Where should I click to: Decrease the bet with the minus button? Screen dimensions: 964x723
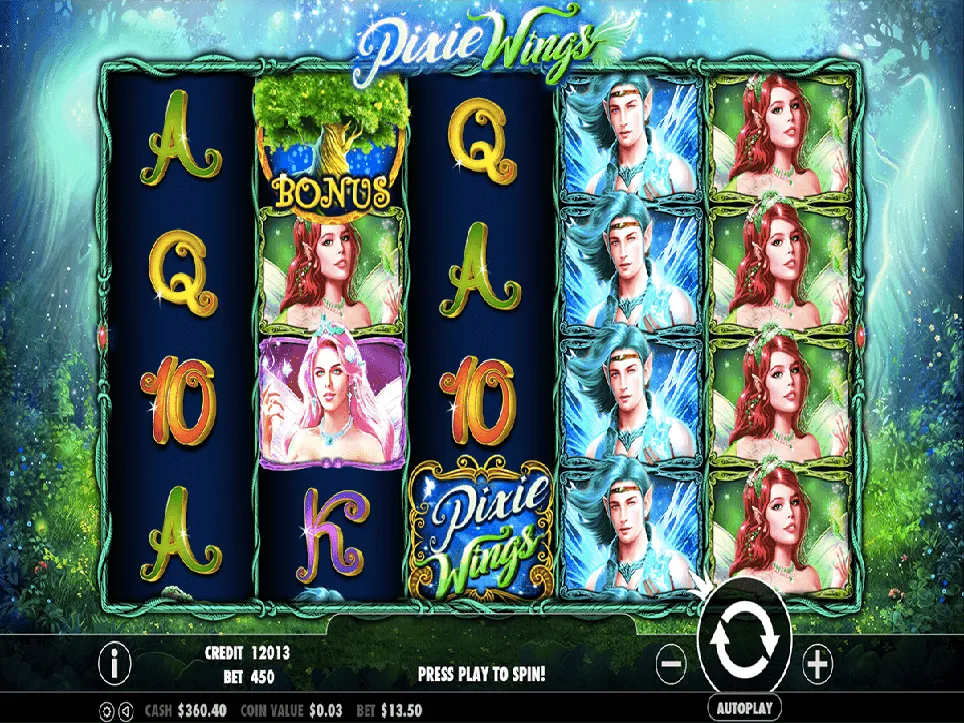672,661
